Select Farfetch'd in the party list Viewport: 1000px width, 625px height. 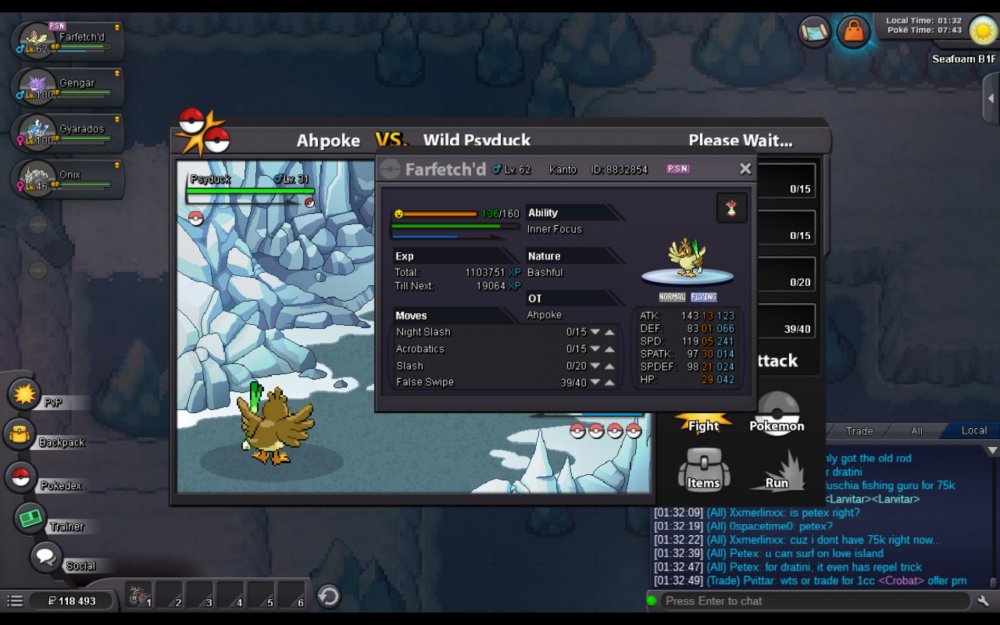tap(68, 41)
